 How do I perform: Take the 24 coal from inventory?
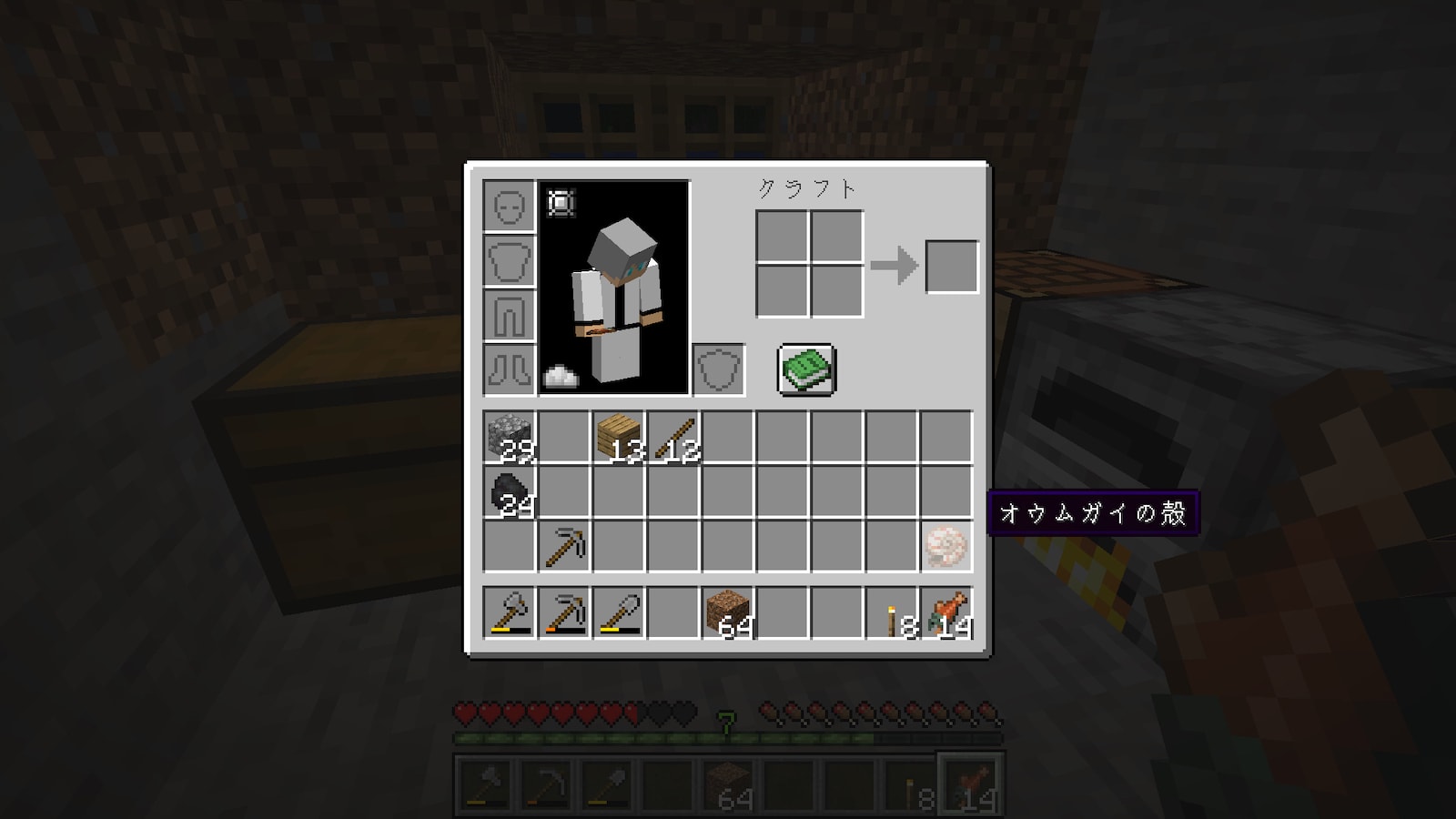(510, 492)
